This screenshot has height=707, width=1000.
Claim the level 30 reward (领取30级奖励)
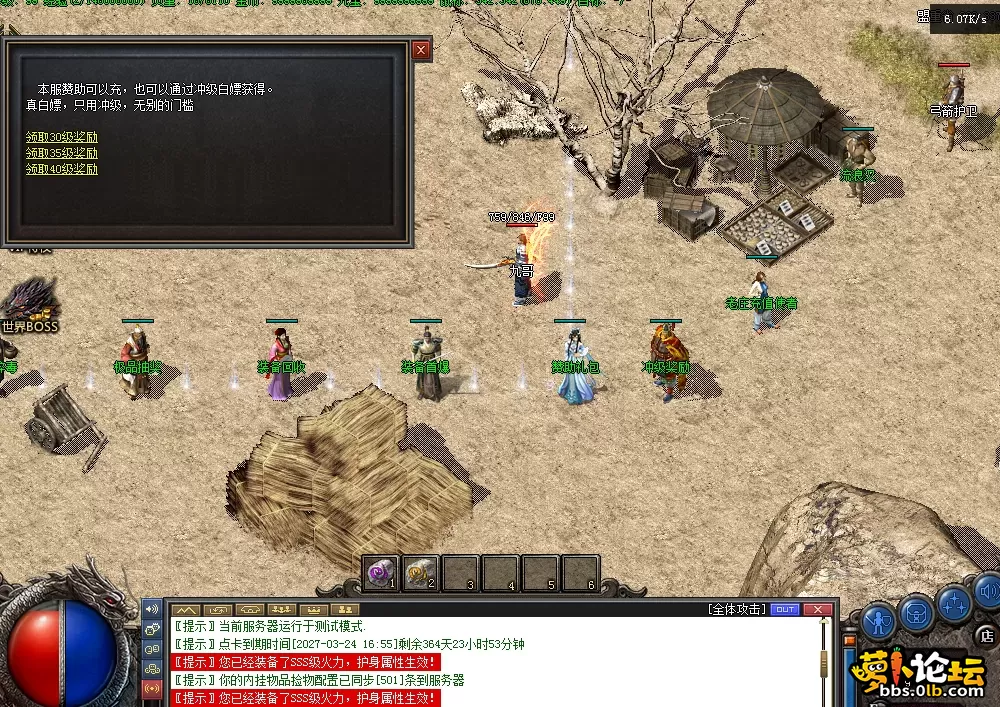point(62,138)
